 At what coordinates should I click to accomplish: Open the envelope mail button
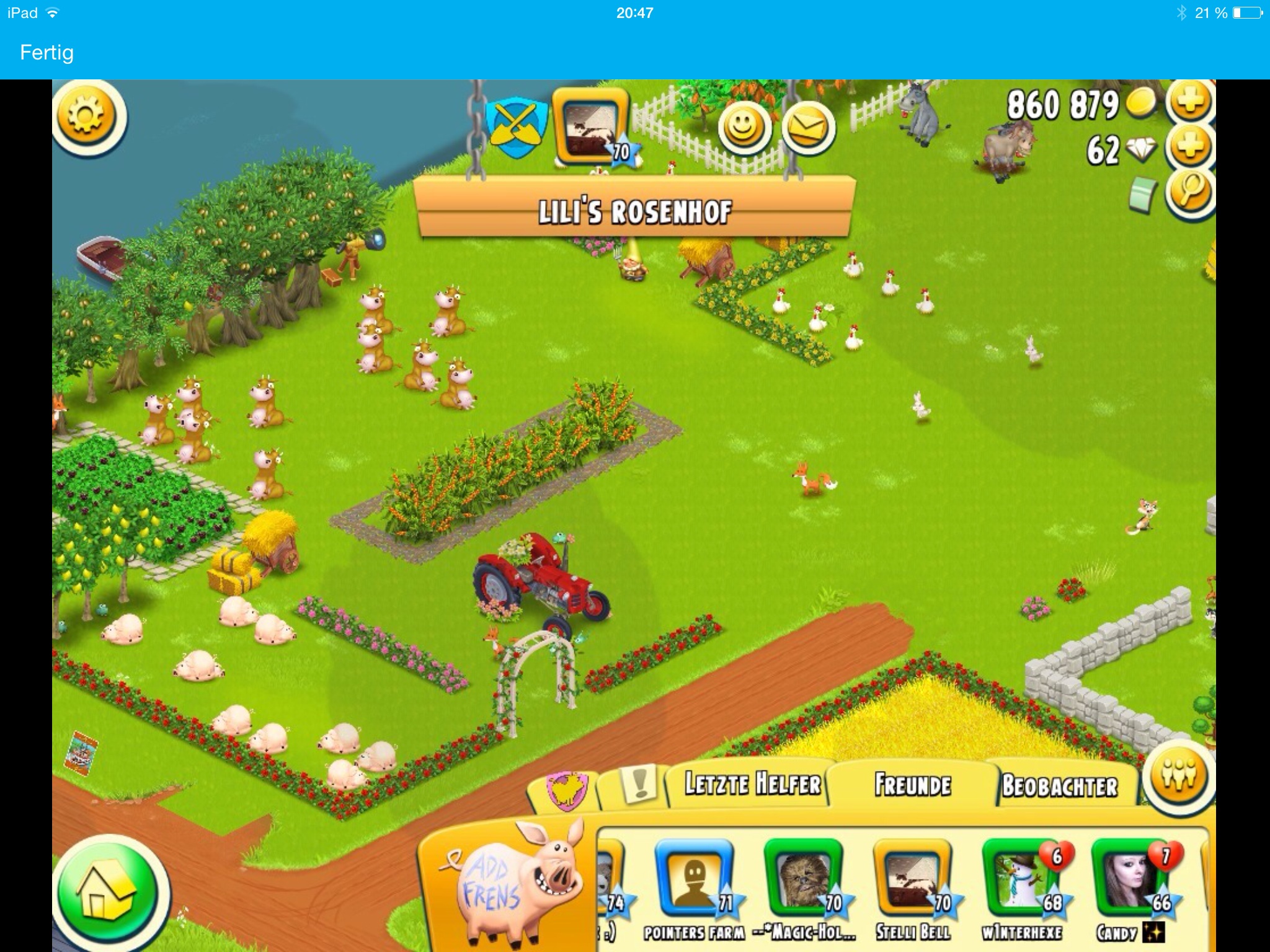[x=807, y=128]
